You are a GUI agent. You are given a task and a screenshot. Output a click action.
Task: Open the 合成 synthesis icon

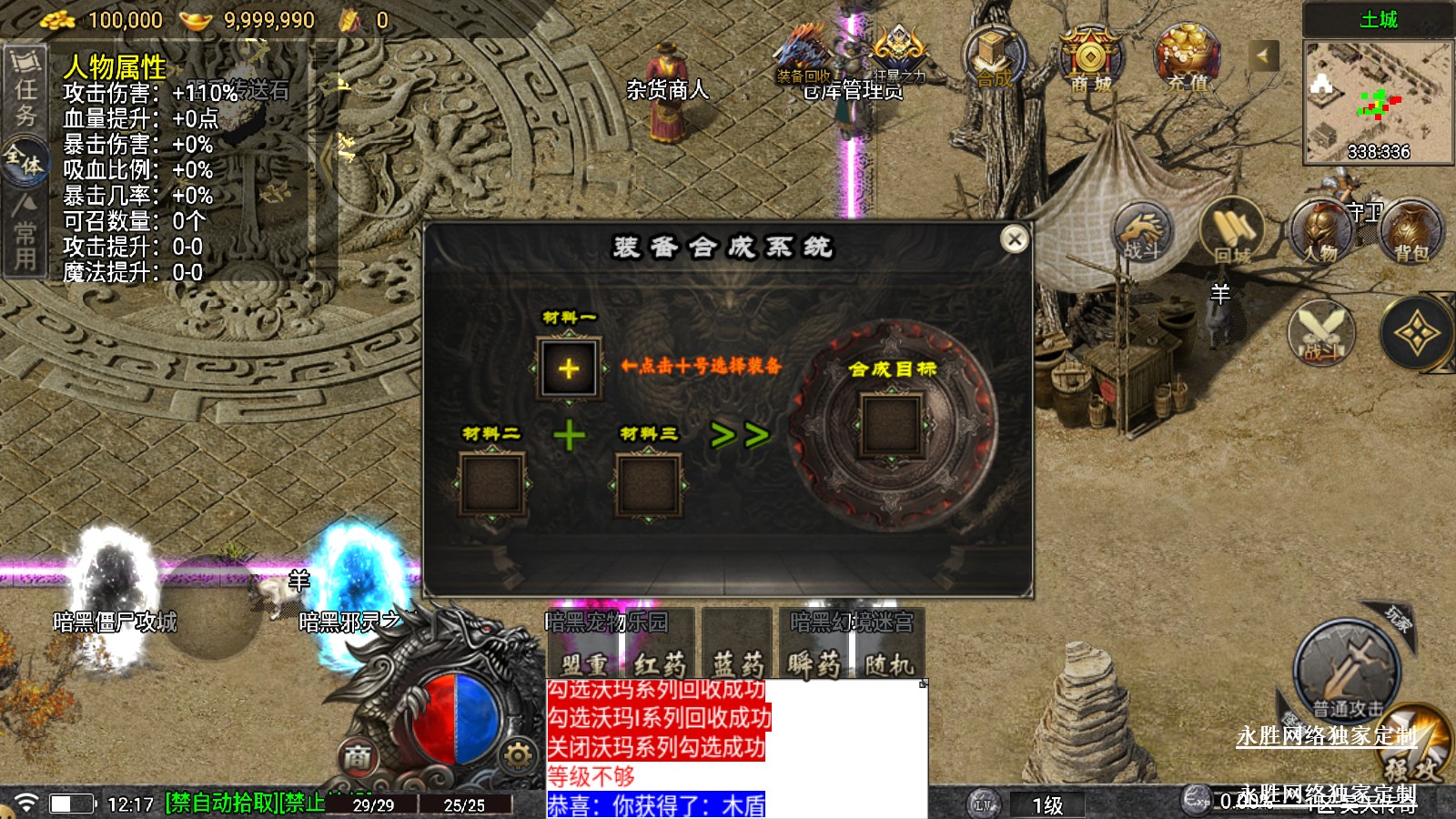click(994, 58)
